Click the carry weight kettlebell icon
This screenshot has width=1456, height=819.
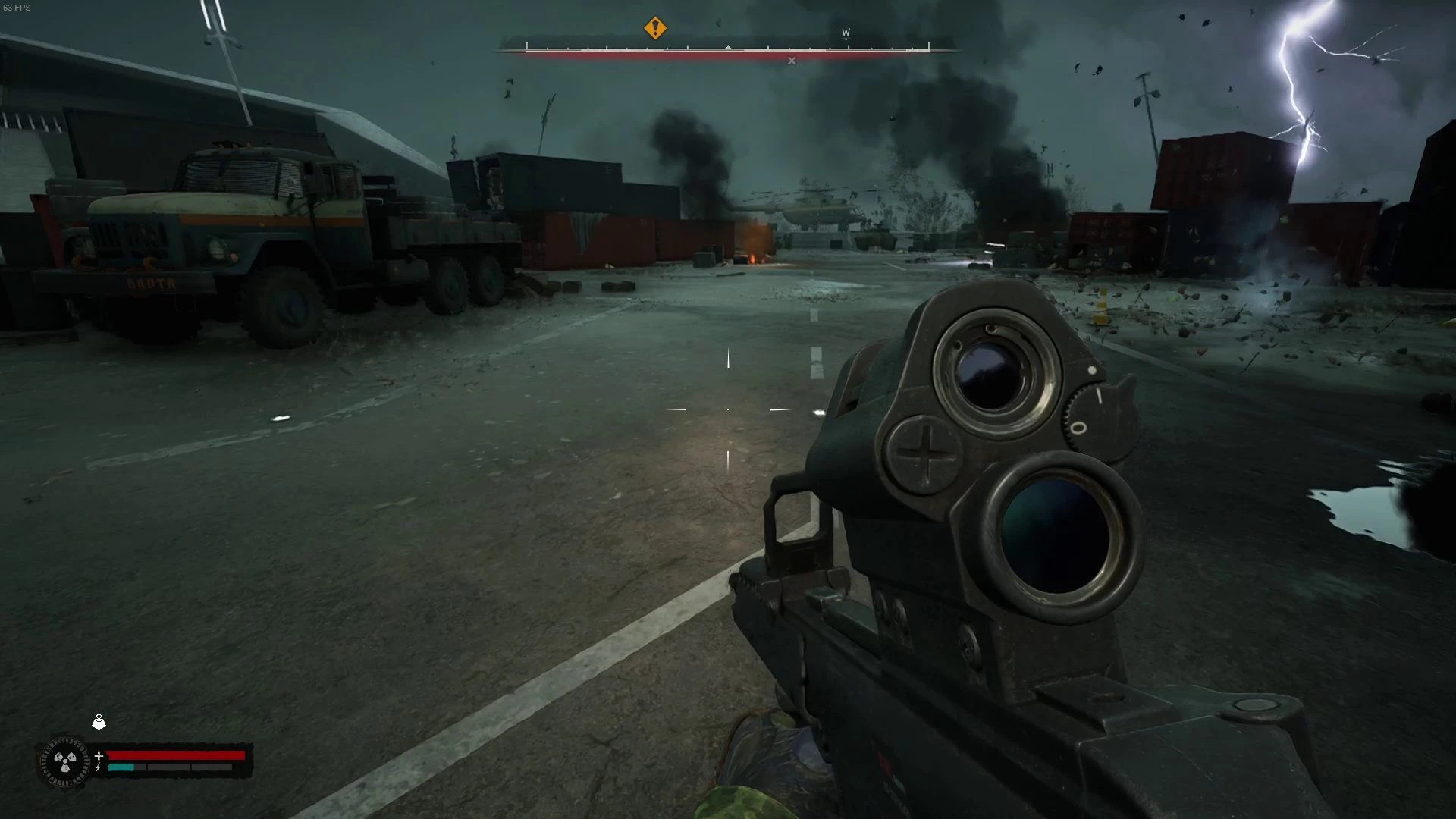[x=99, y=722]
